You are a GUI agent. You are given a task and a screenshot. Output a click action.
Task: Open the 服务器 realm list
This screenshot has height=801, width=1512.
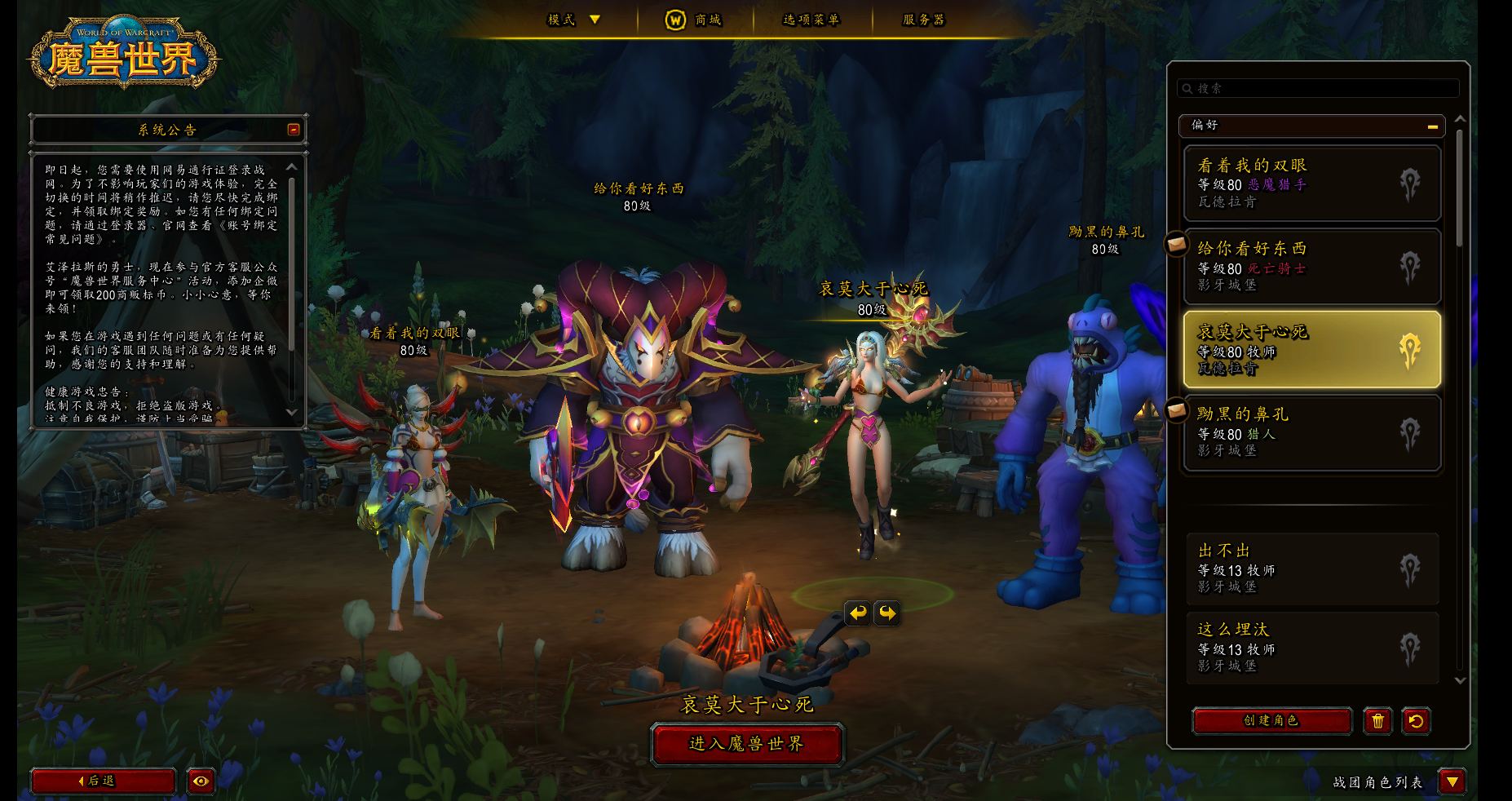click(923, 20)
